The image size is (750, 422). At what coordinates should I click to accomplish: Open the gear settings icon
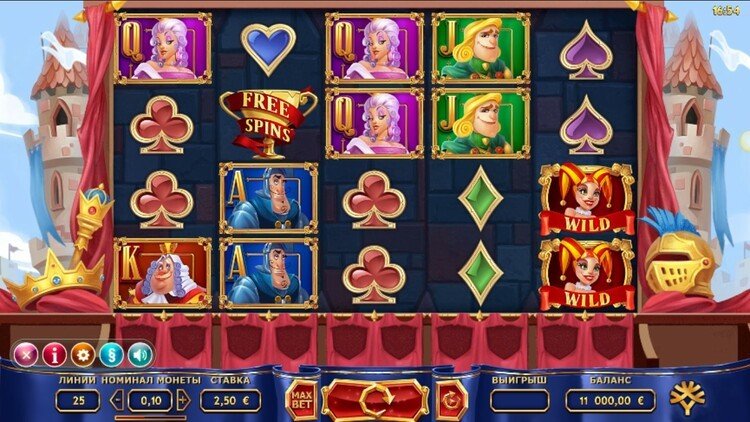pyautogui.click(x=83, y=354)
